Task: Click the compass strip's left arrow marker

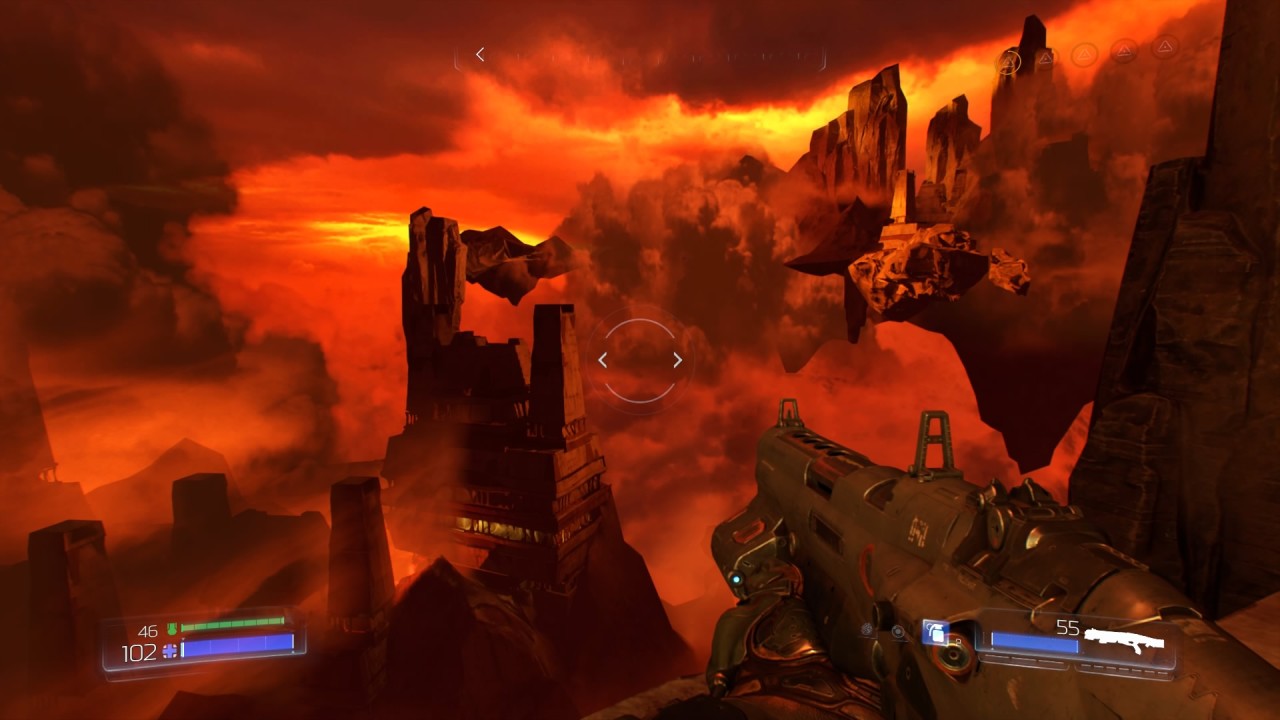Action: (x=480, y=54)
